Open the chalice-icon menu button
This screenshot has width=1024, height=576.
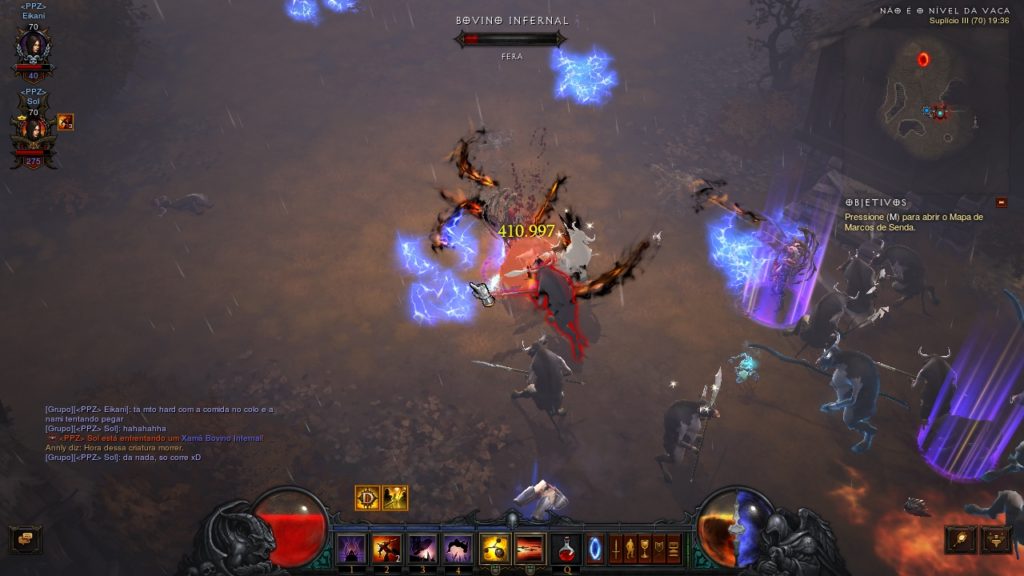[644, 548]
